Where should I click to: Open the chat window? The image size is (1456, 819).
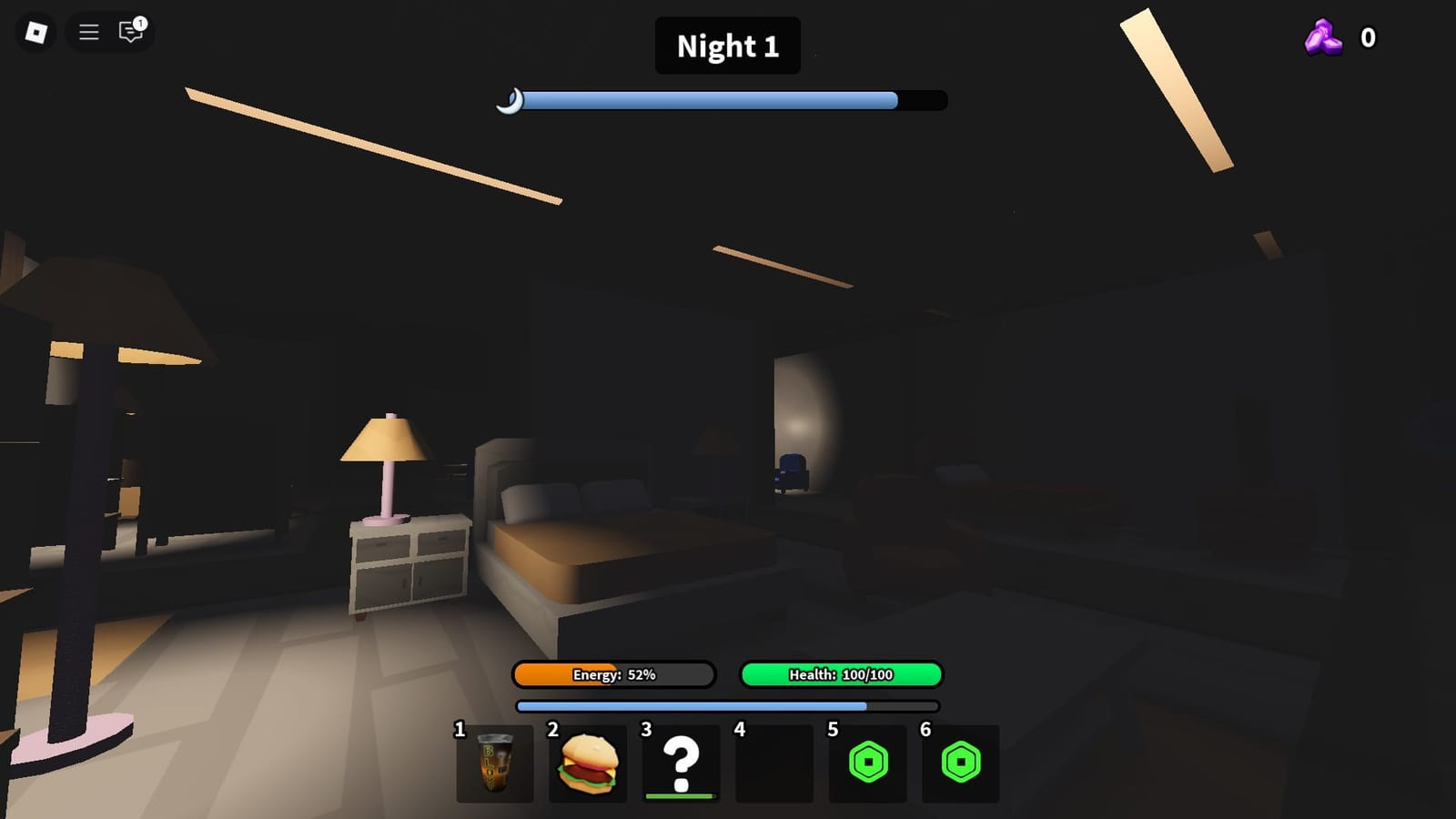(x=128, y=35)
